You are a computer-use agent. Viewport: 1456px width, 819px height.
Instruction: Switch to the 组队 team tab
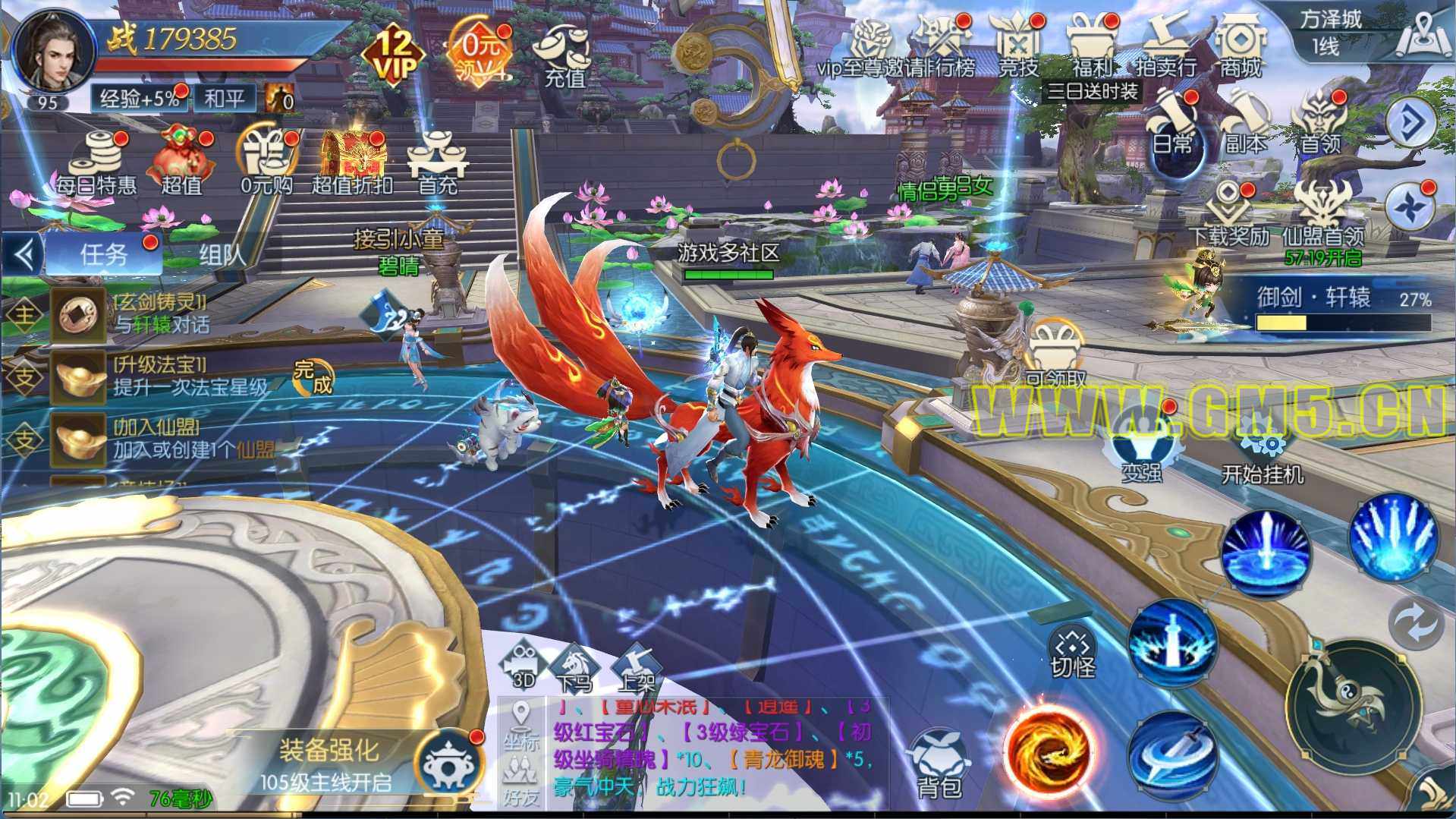click(x=222, y=255)
